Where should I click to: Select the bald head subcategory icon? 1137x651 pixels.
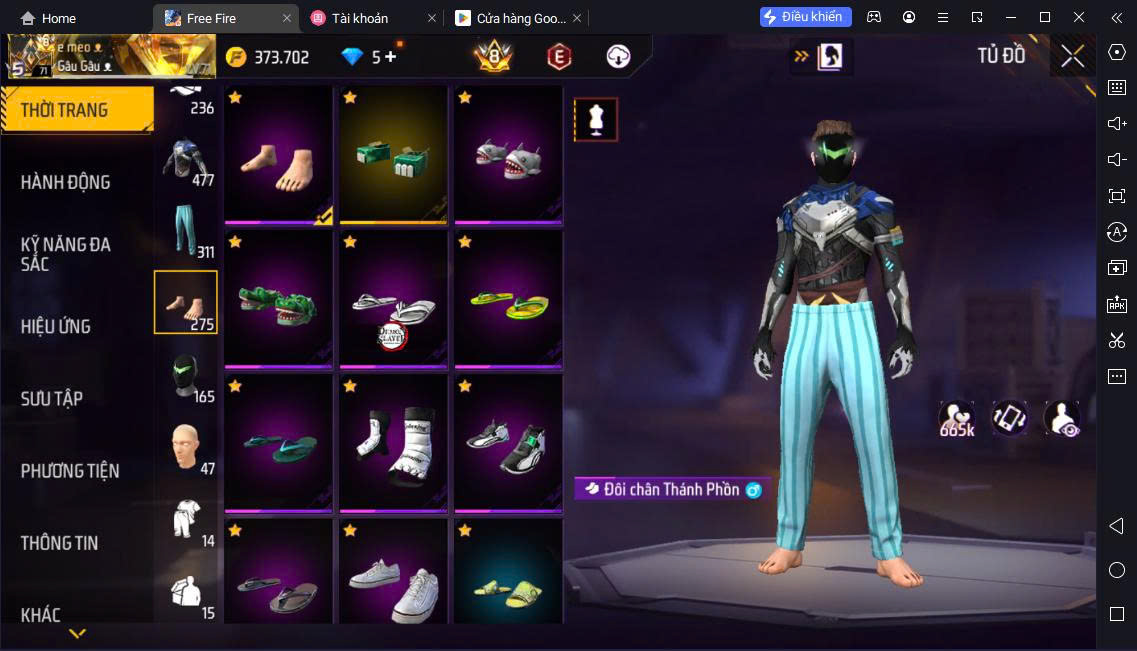[186, 446]
